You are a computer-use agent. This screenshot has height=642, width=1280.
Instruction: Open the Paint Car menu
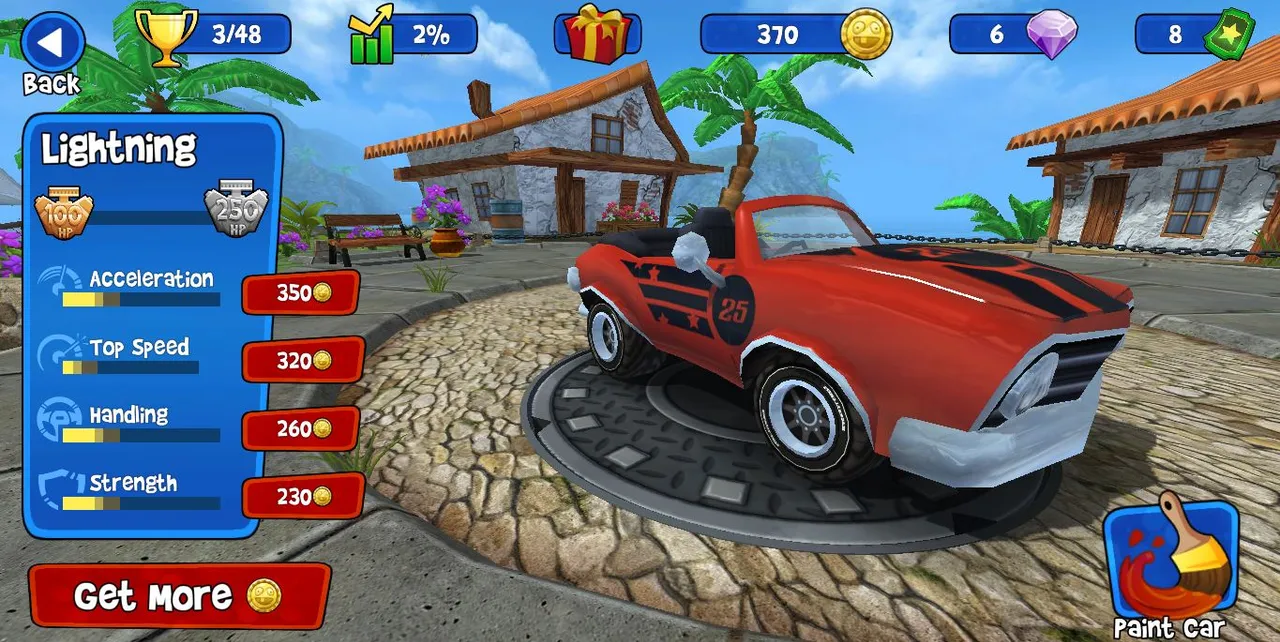1171,561
